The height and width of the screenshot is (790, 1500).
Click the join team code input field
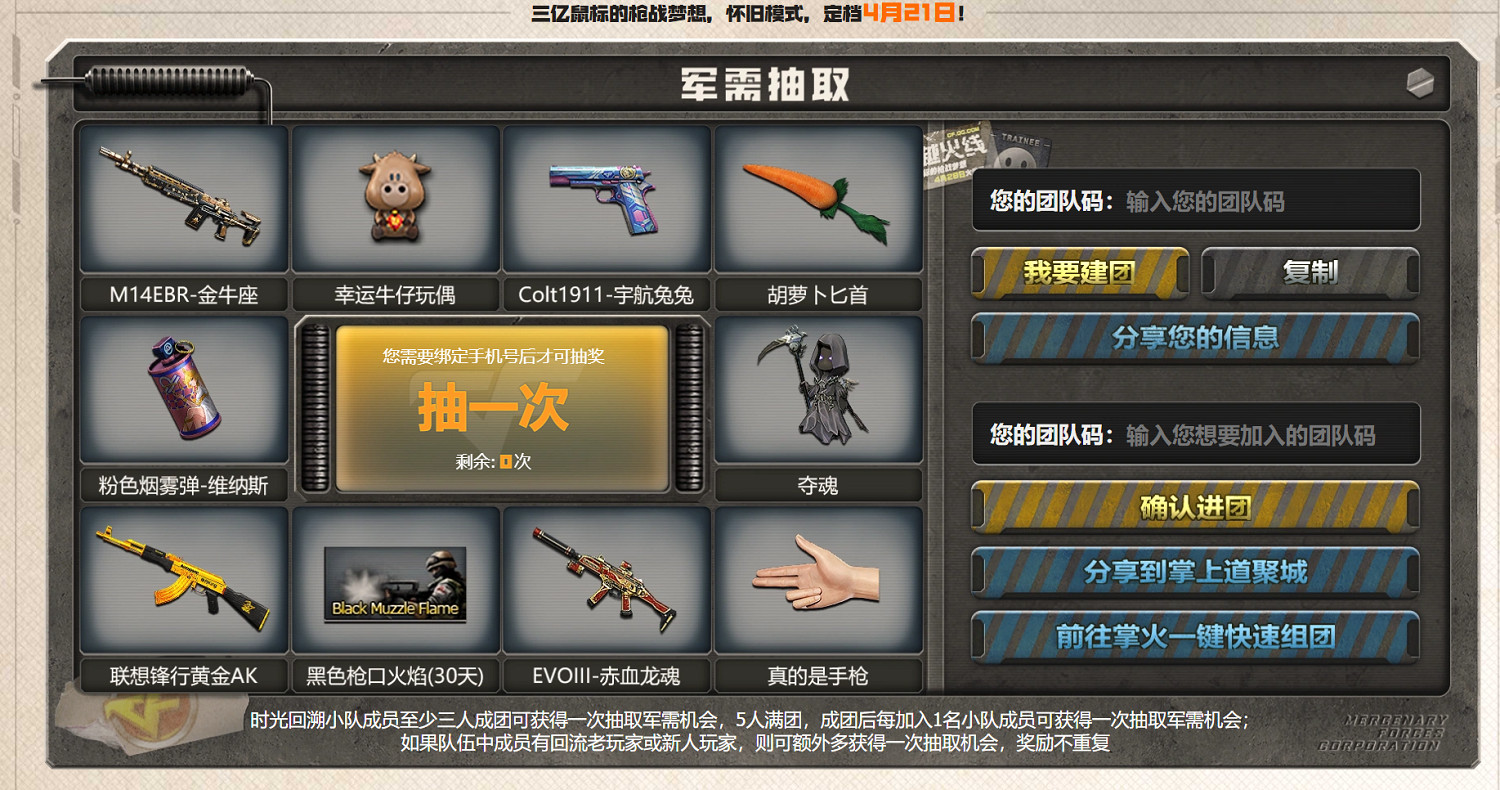(x=1196, y=434)
